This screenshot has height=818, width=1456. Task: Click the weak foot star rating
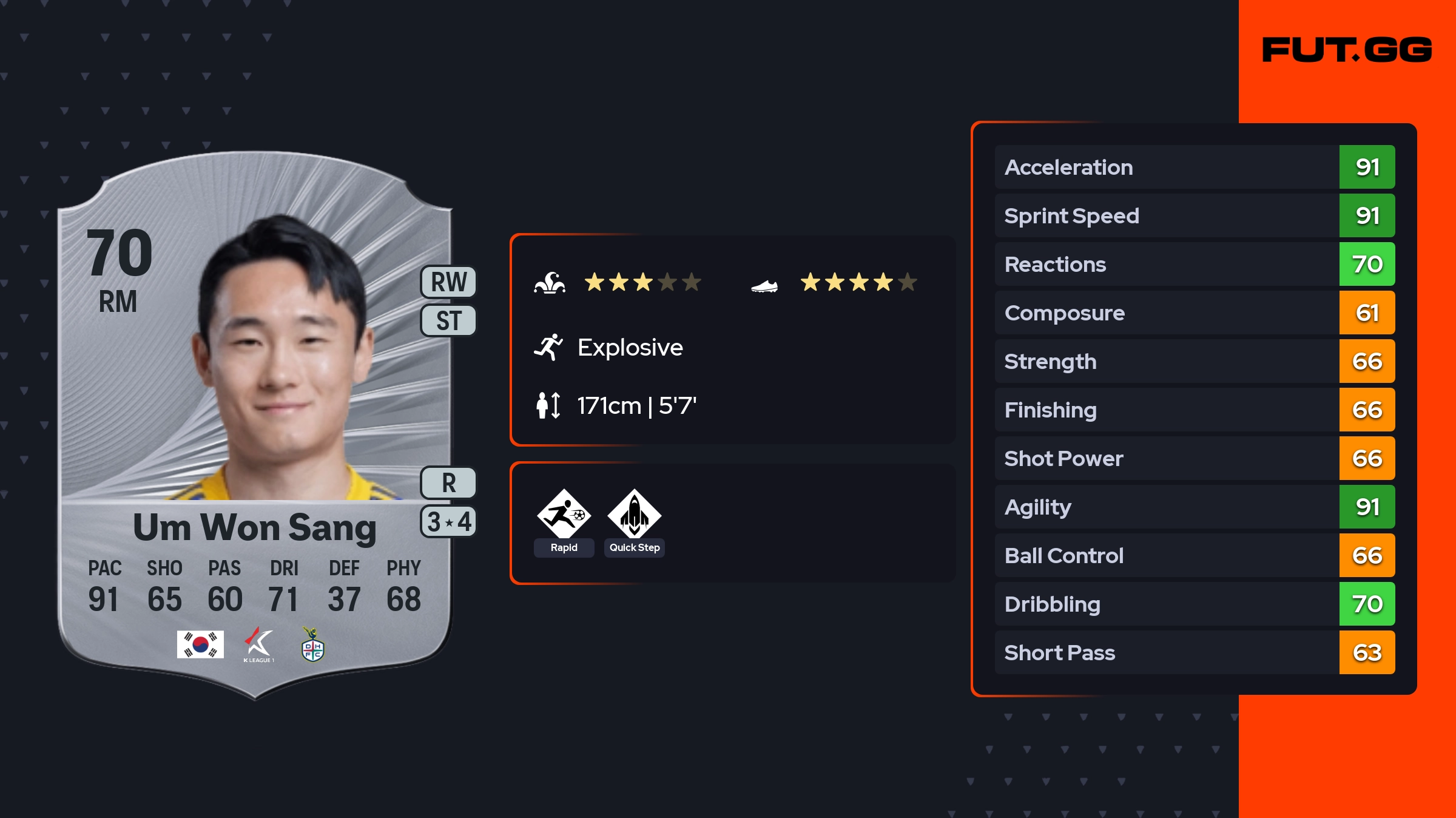(858, 282)
